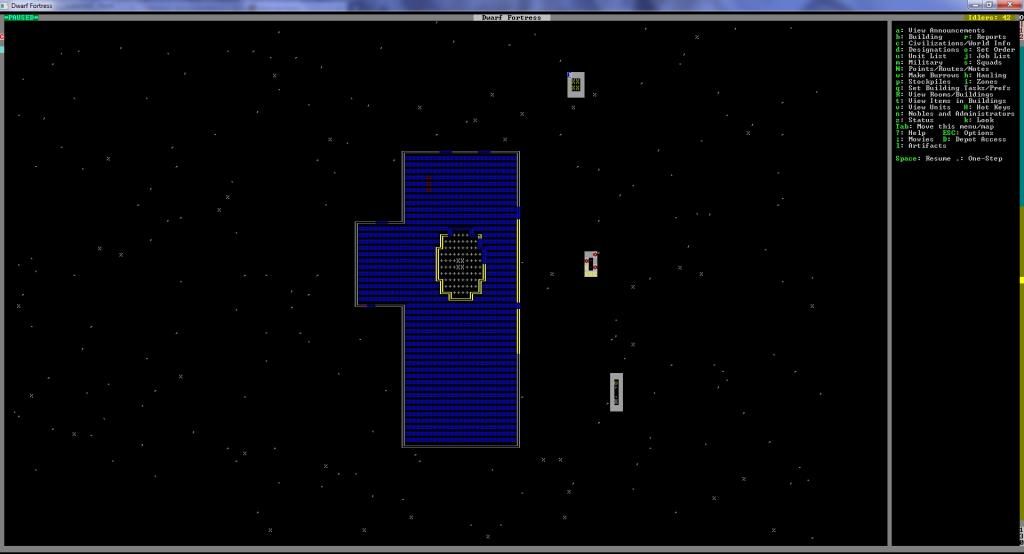Open View Announcements menu entry
The width and height of the screenshot is (1024, 554).
click(x=940, y=30)
